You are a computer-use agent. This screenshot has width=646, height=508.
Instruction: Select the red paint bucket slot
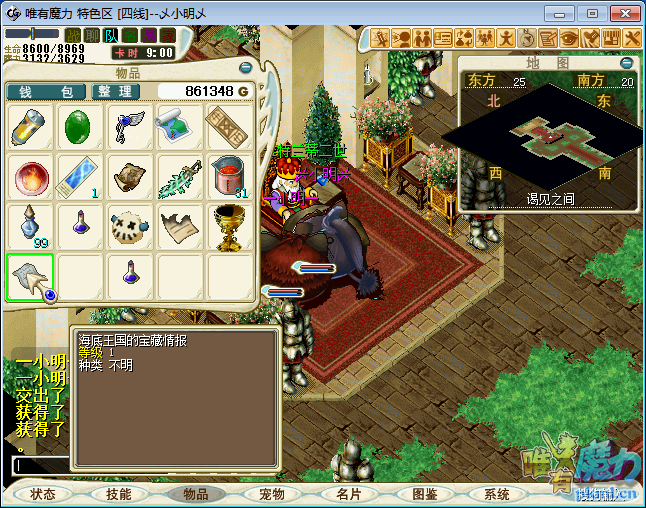point(231,177)
